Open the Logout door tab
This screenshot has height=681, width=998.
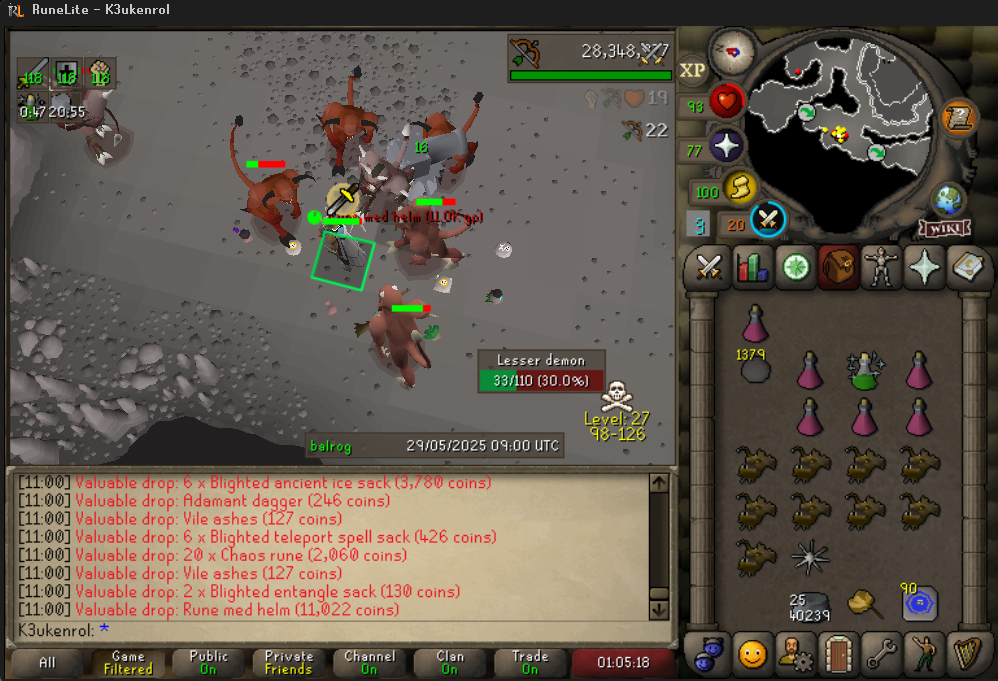838,655
